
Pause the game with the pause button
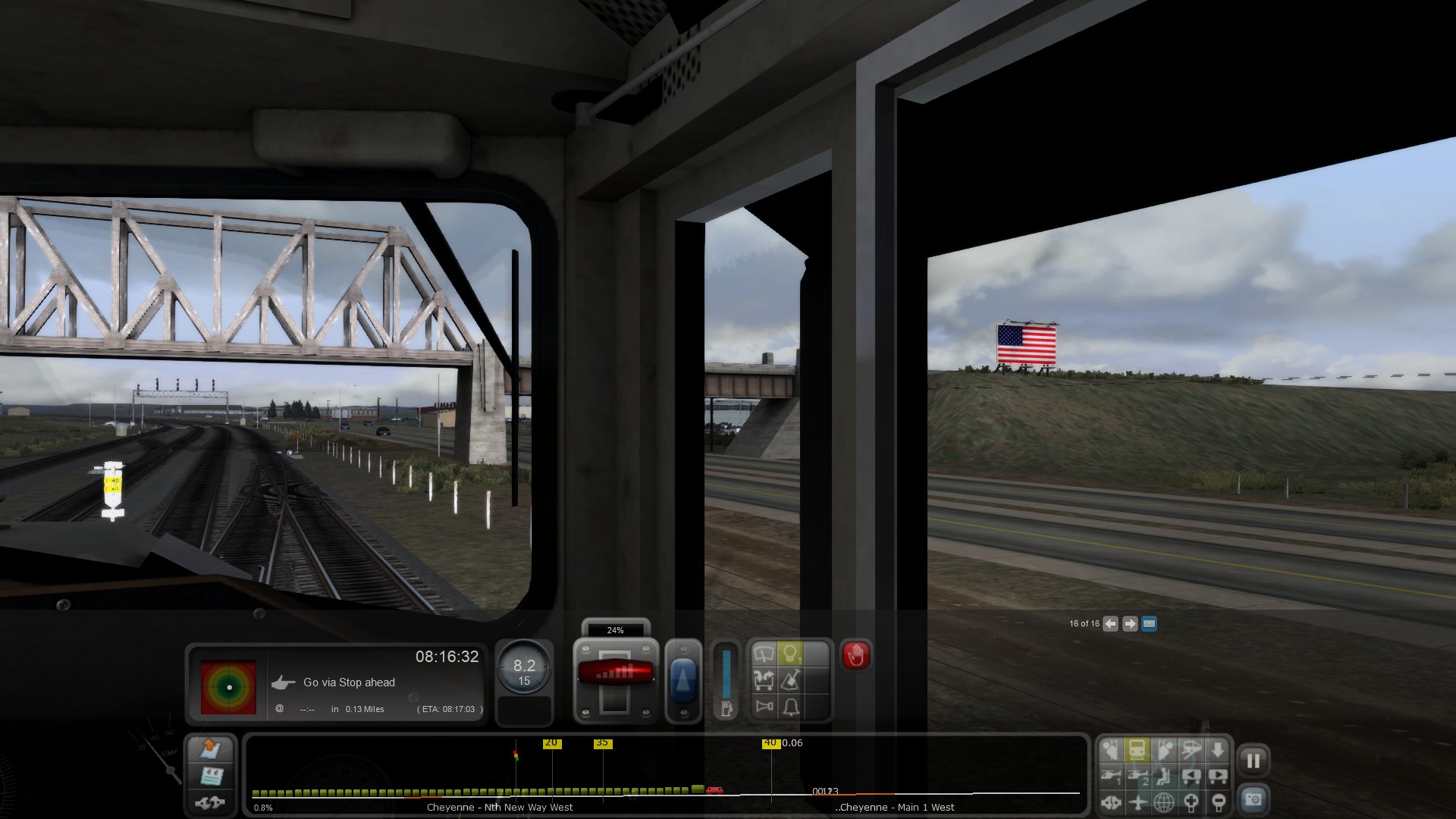click(1253, 761)
